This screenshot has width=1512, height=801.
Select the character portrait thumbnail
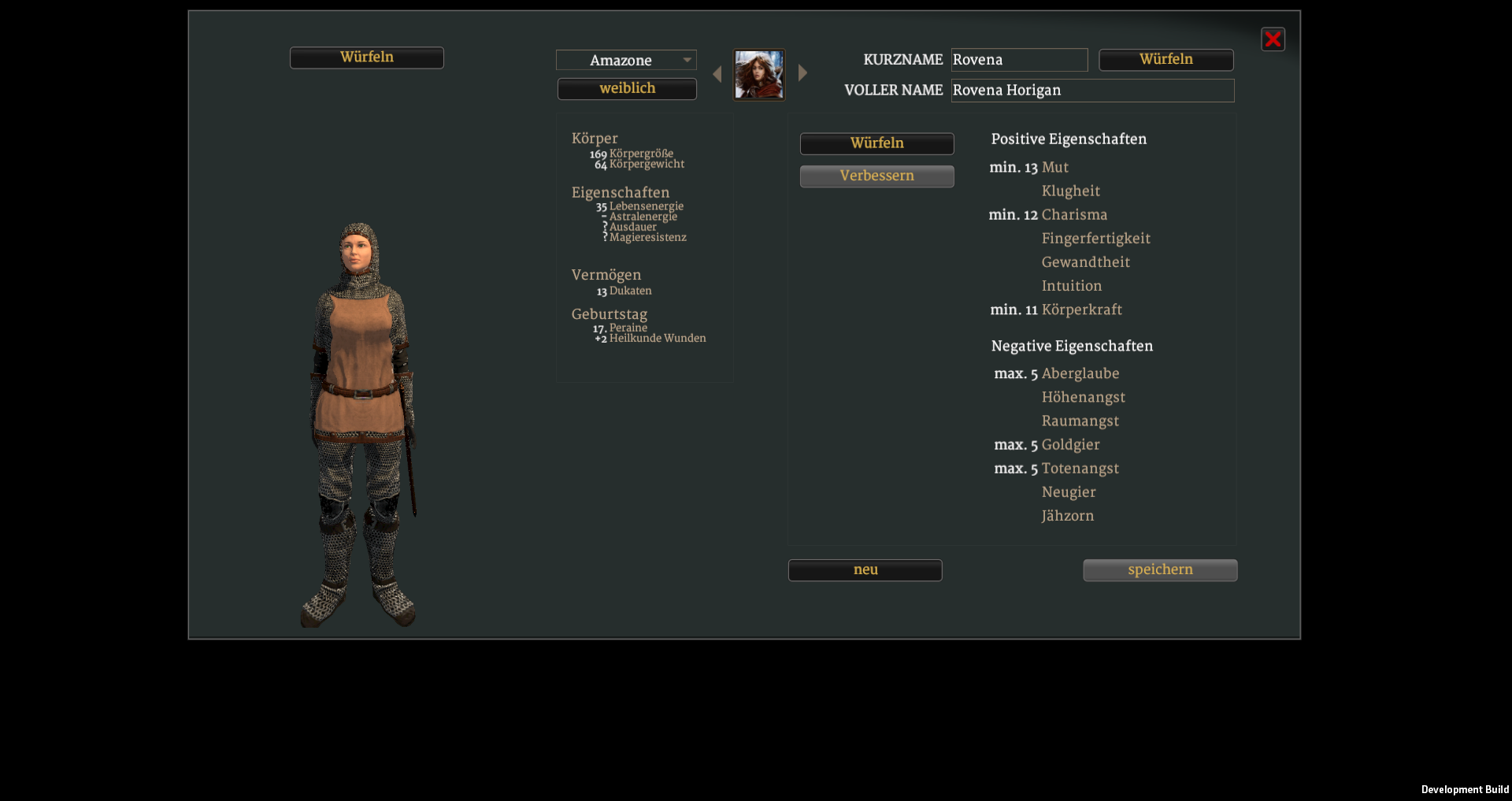coord(759,75)
